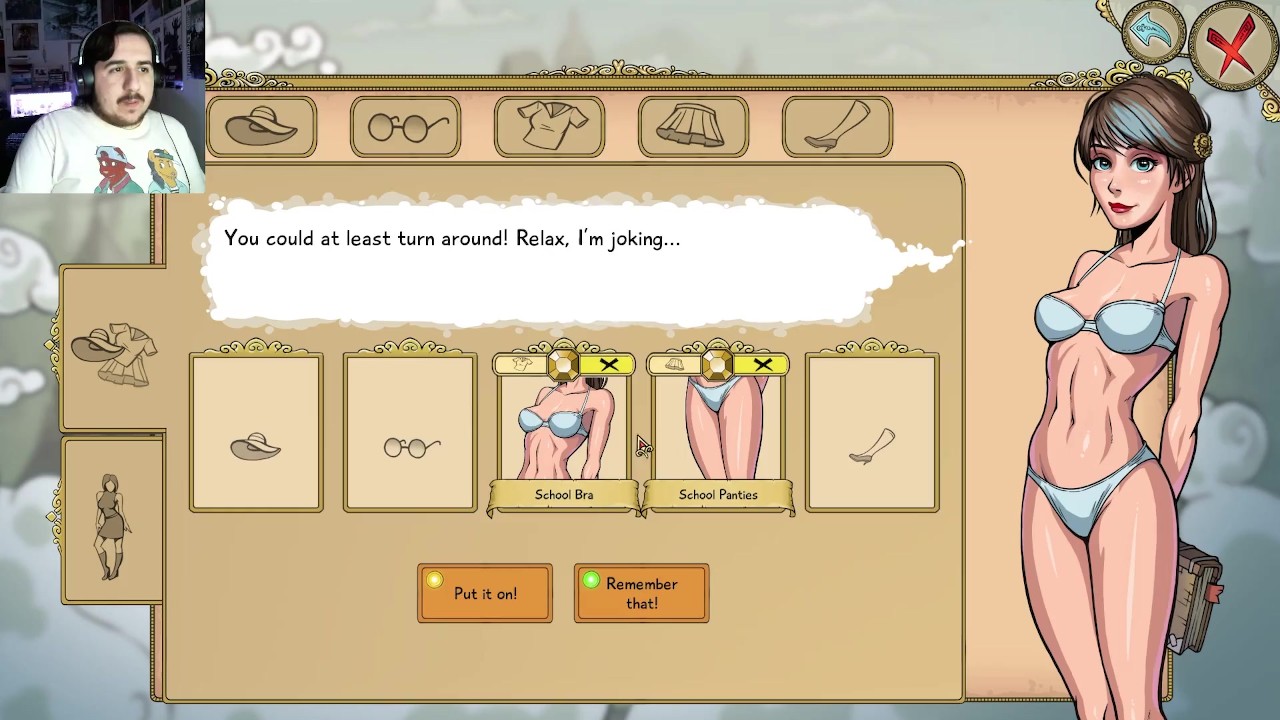Switch to the glasses category tab
Viewport: 1280px width, 720px height.
click(x=406, y=127)
